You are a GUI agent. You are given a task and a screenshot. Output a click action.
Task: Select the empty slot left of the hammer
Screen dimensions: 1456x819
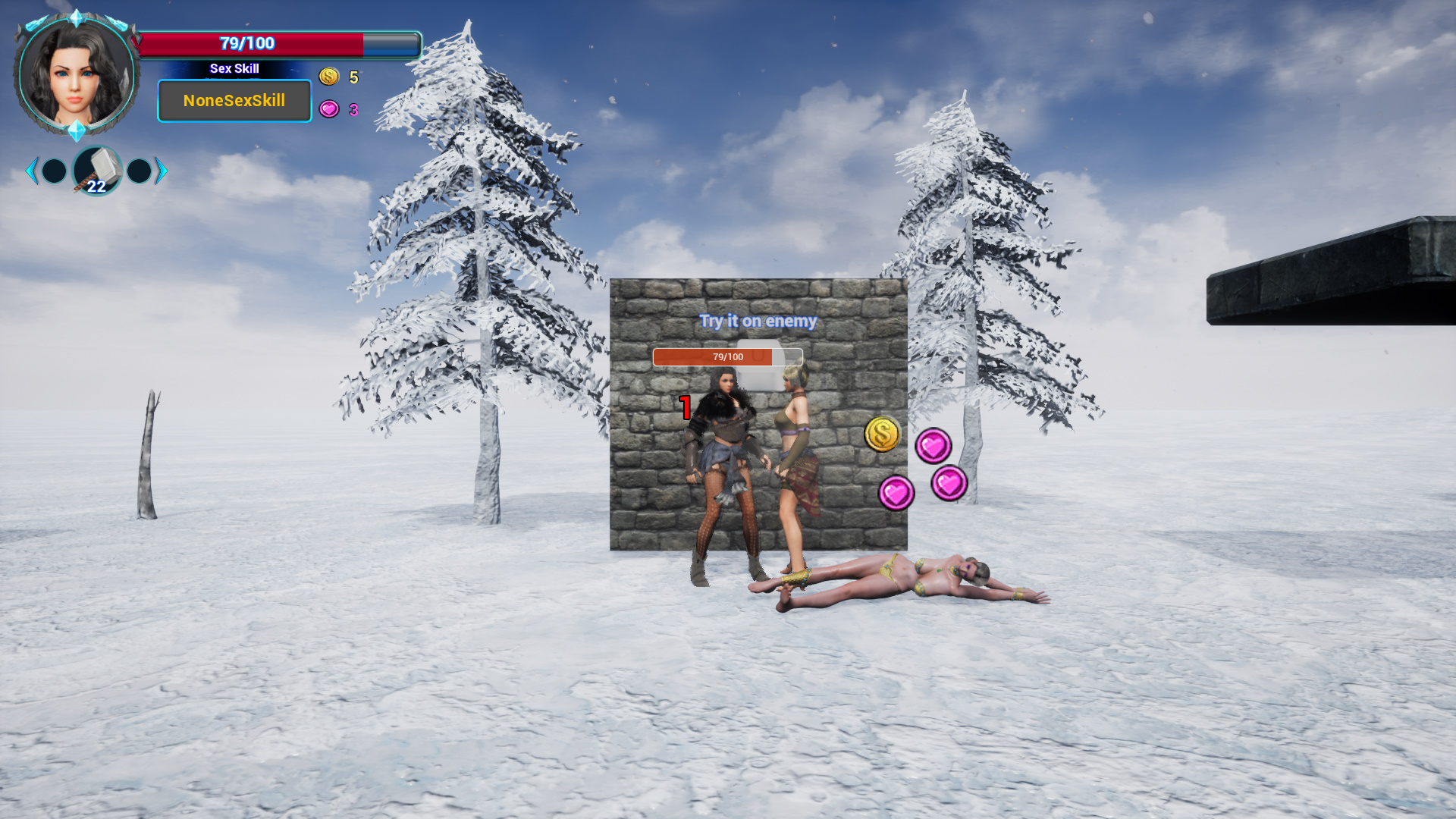[x=54, y=171]
